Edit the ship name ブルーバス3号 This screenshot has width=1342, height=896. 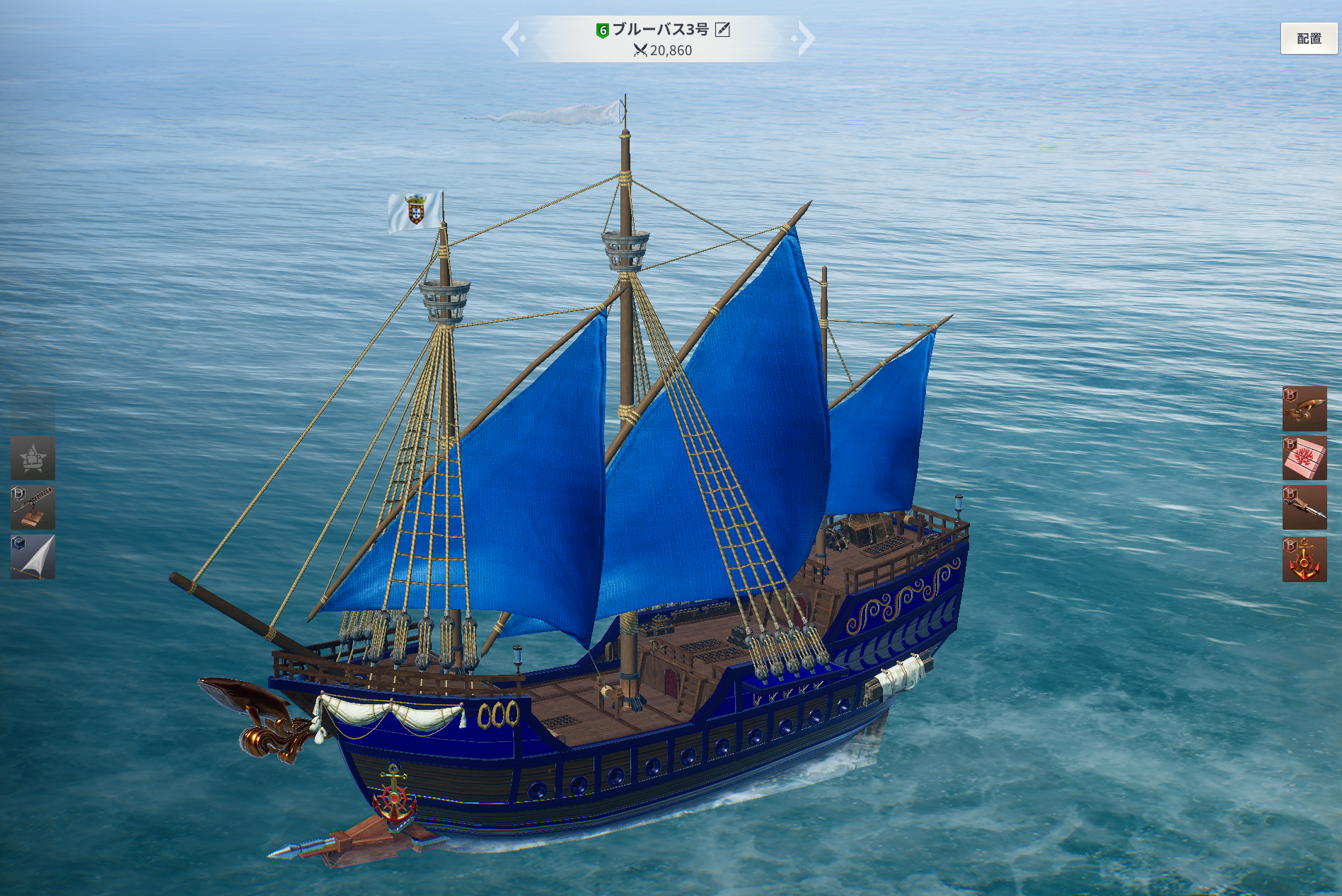(722, 29)
